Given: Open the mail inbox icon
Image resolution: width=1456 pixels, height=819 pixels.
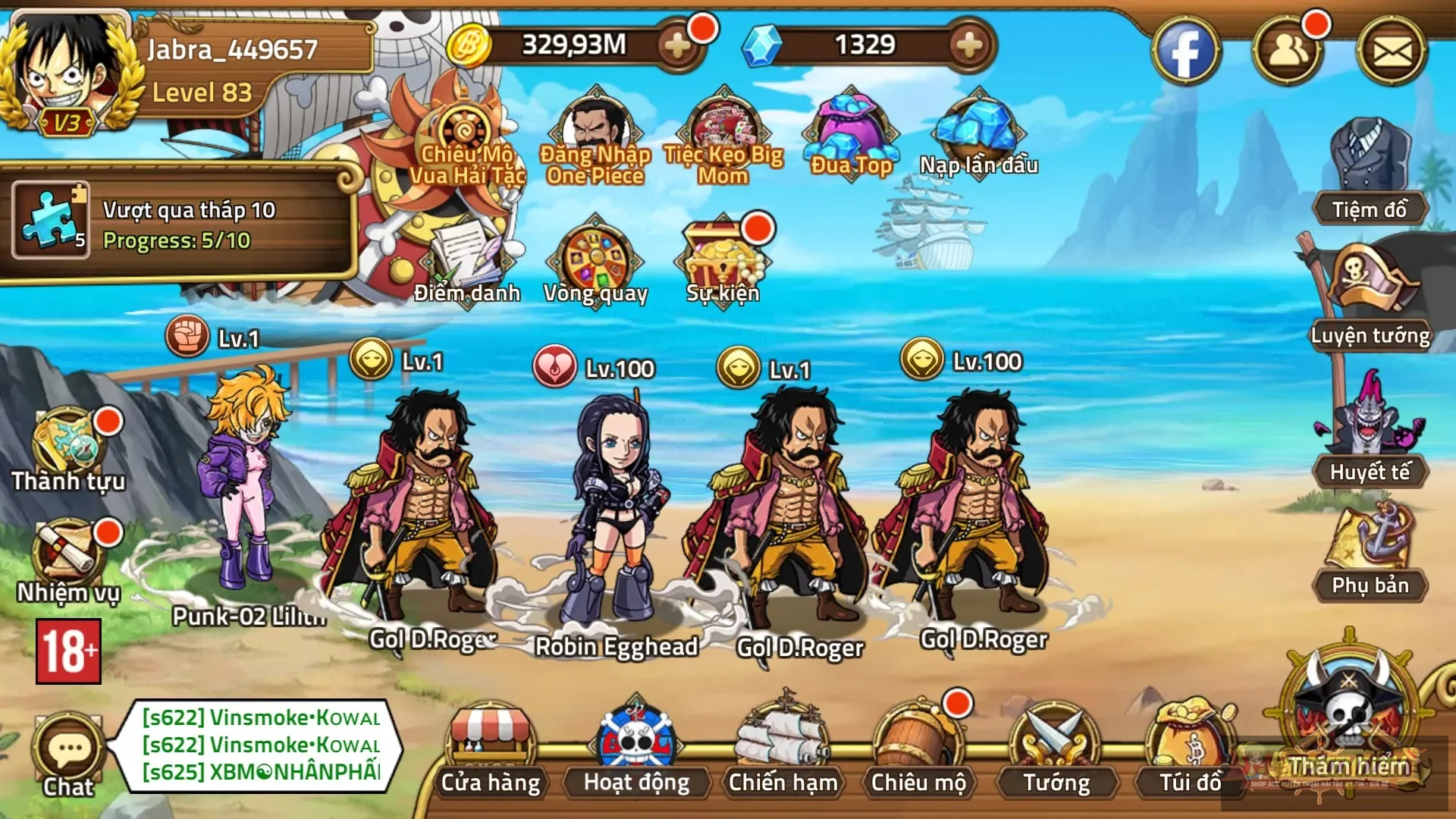Looking at the screenshot, I should (x=1398, y=52).
